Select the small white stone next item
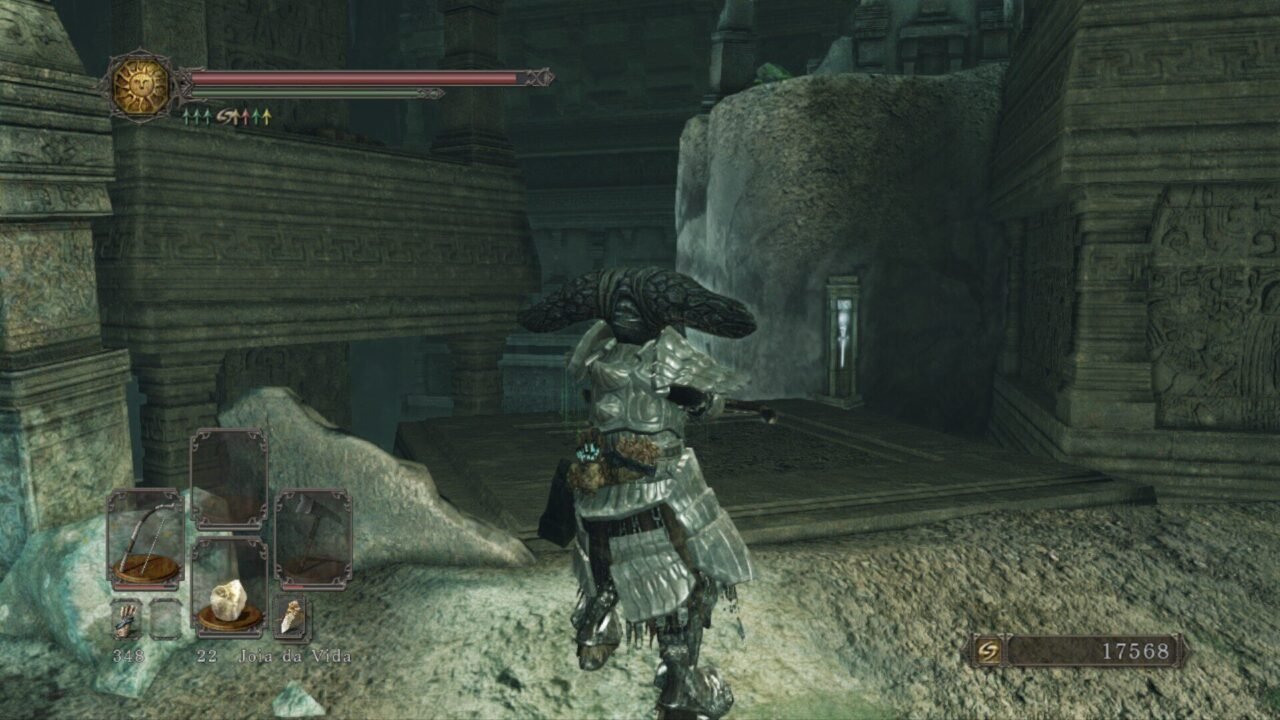 (x=291, y=618)
